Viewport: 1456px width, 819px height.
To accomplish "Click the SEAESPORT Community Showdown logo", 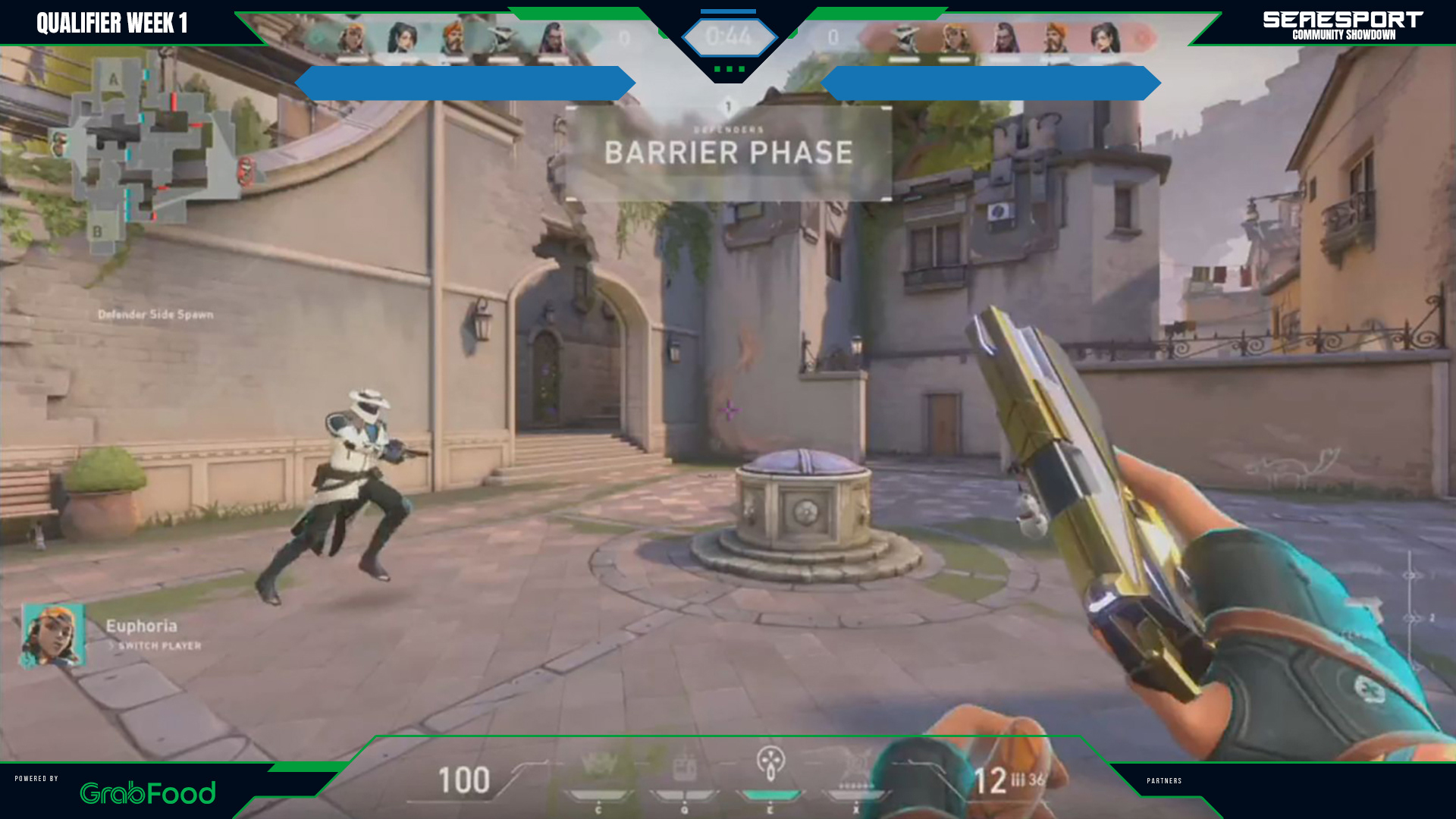I will click(x=1343, y=24).
